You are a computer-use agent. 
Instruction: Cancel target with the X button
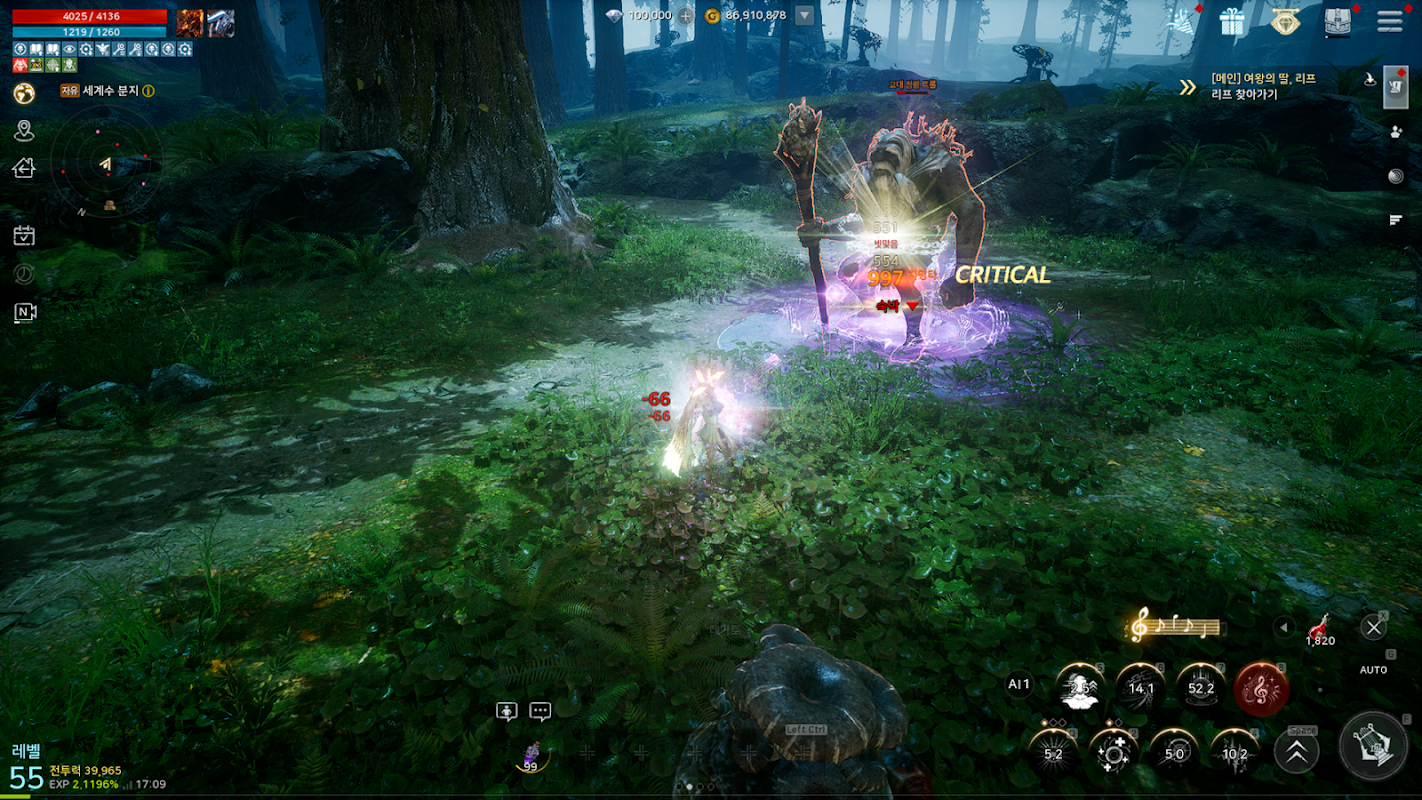coord(1373,627)
